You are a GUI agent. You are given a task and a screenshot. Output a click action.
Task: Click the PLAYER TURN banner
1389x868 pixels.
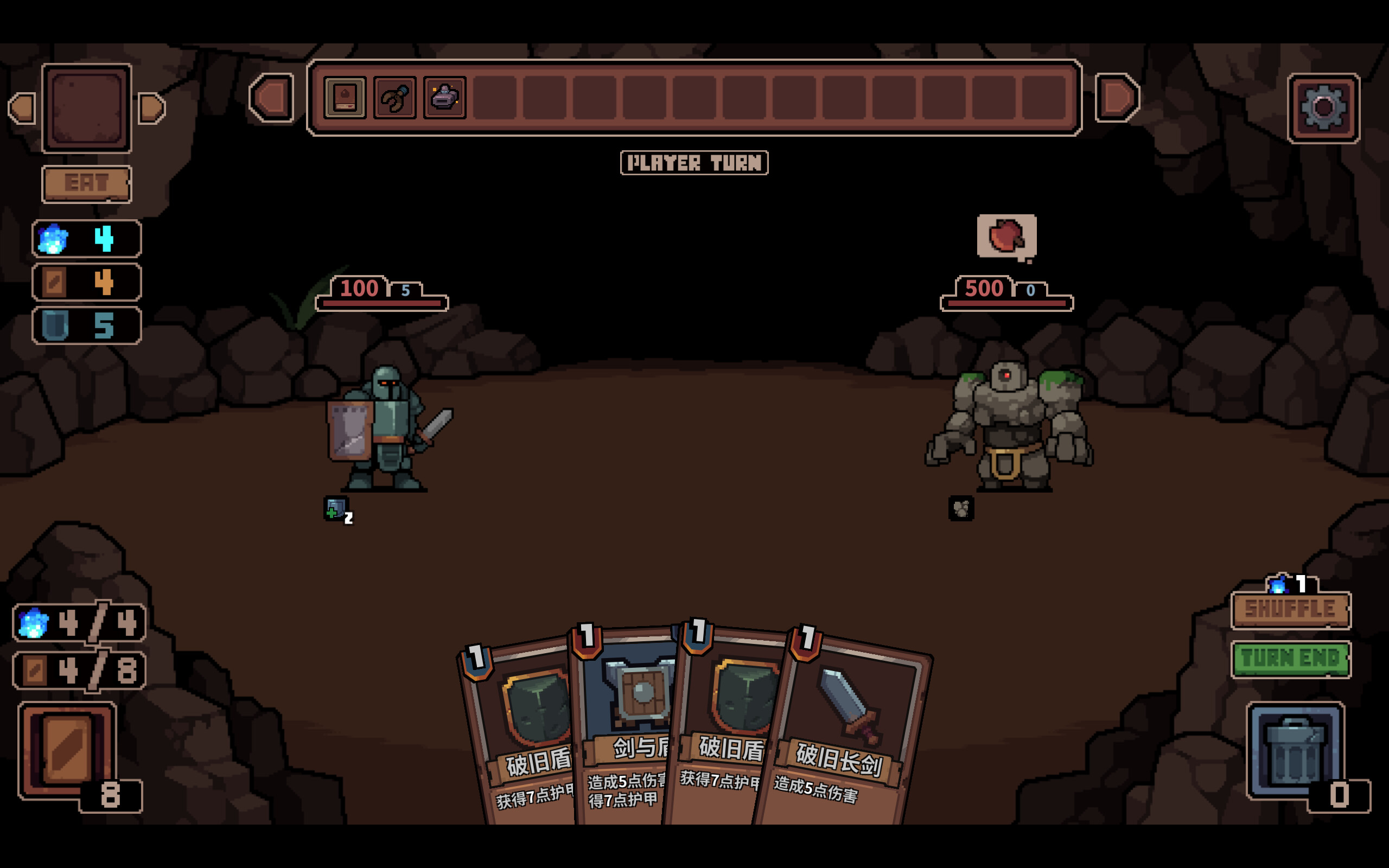tap(695, 163)
